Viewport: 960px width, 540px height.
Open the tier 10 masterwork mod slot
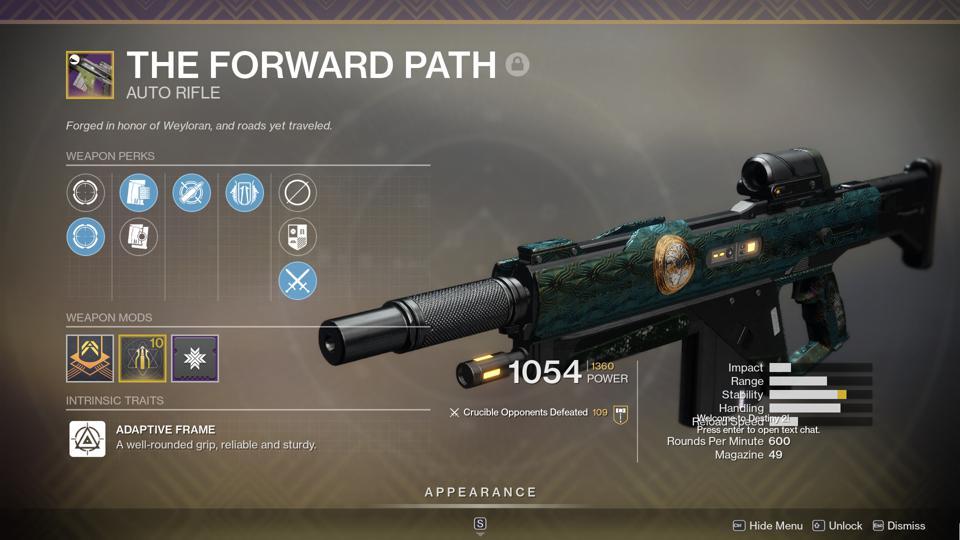142,358
